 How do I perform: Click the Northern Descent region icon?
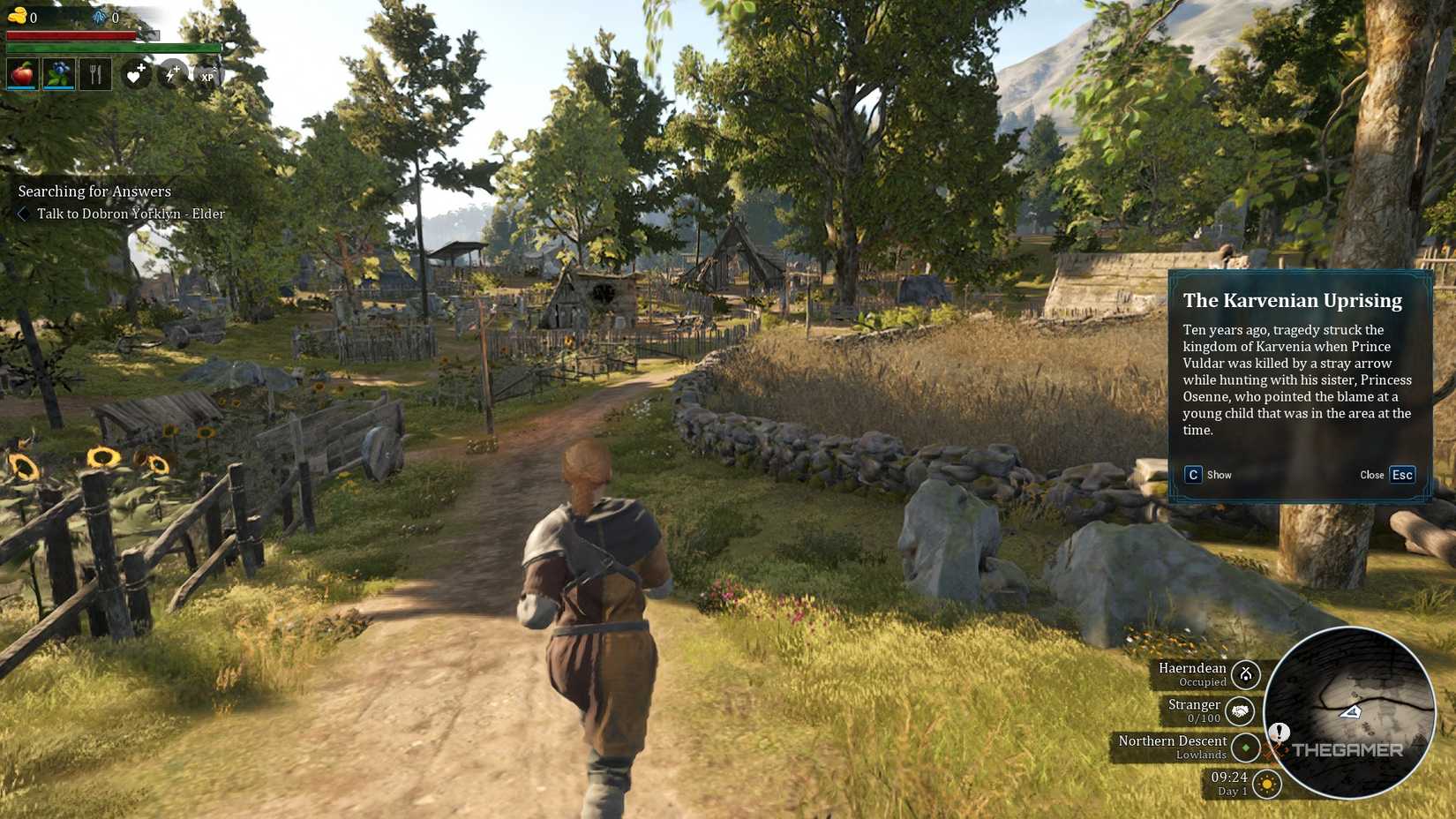click(x=1246, y=748)
